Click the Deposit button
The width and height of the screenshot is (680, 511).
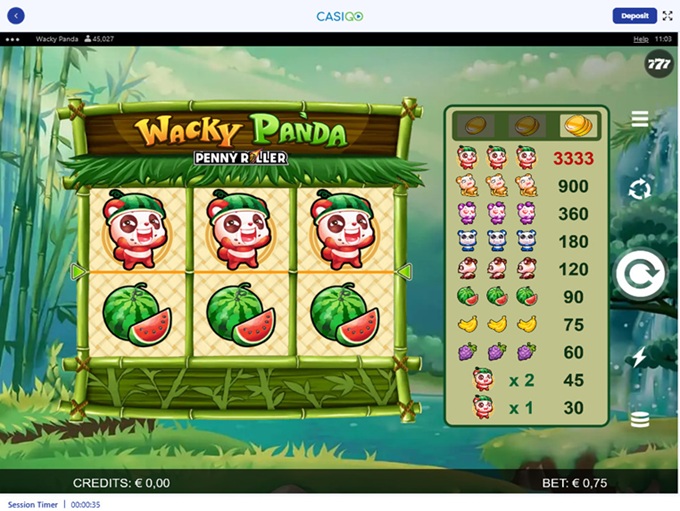click(634, 16)
